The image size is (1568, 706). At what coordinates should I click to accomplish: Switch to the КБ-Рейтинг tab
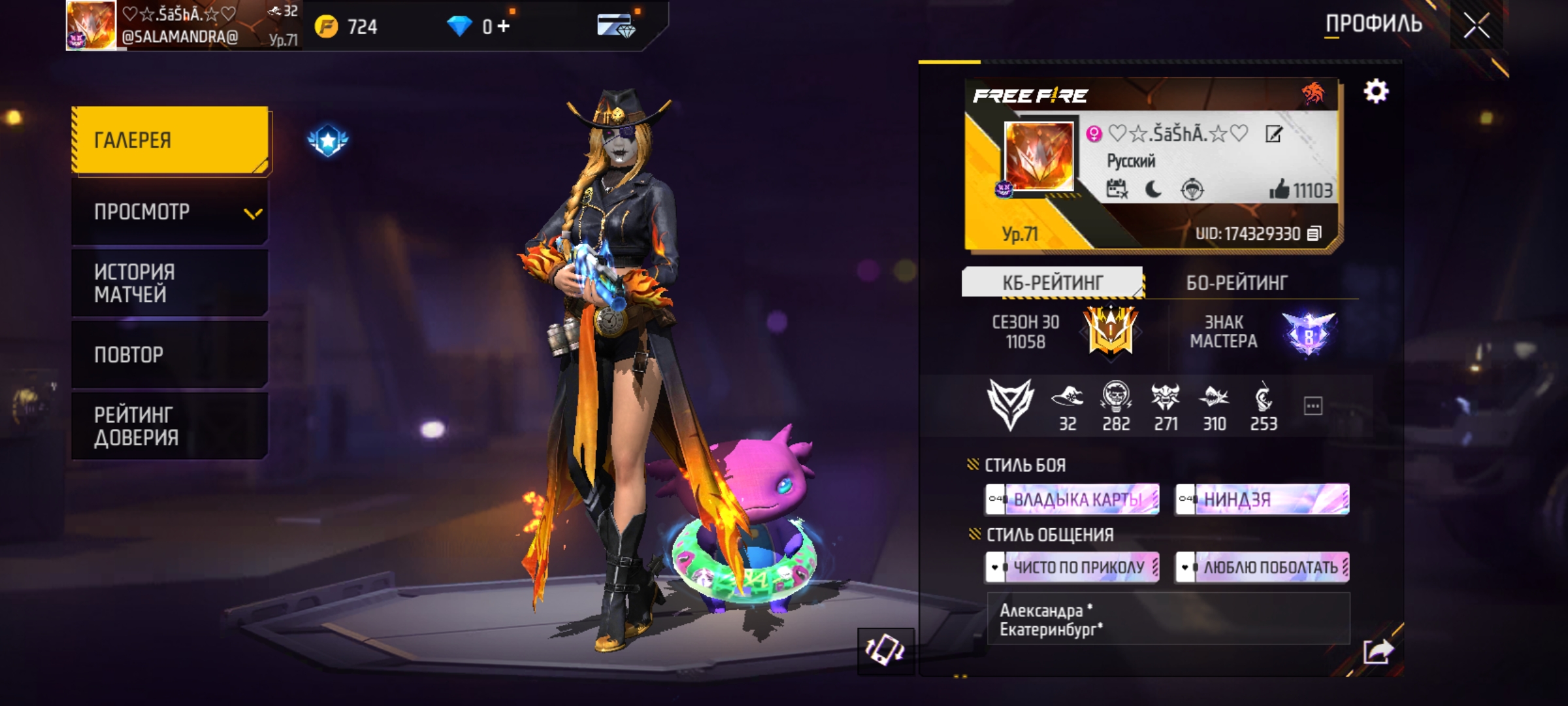(1052, 282)
